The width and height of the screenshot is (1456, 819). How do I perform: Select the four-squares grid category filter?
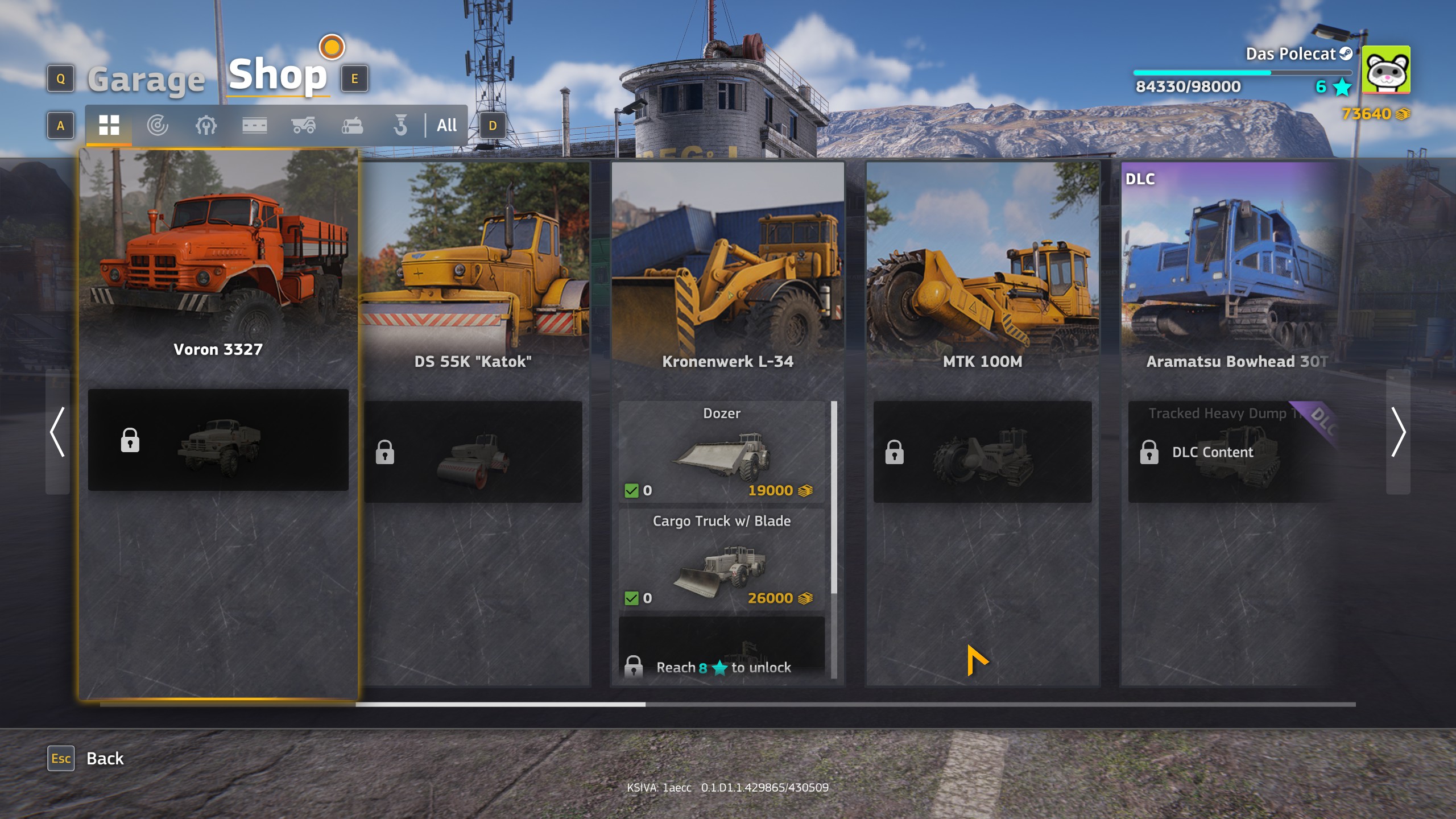pyautogui.click(x=109, y=125)
